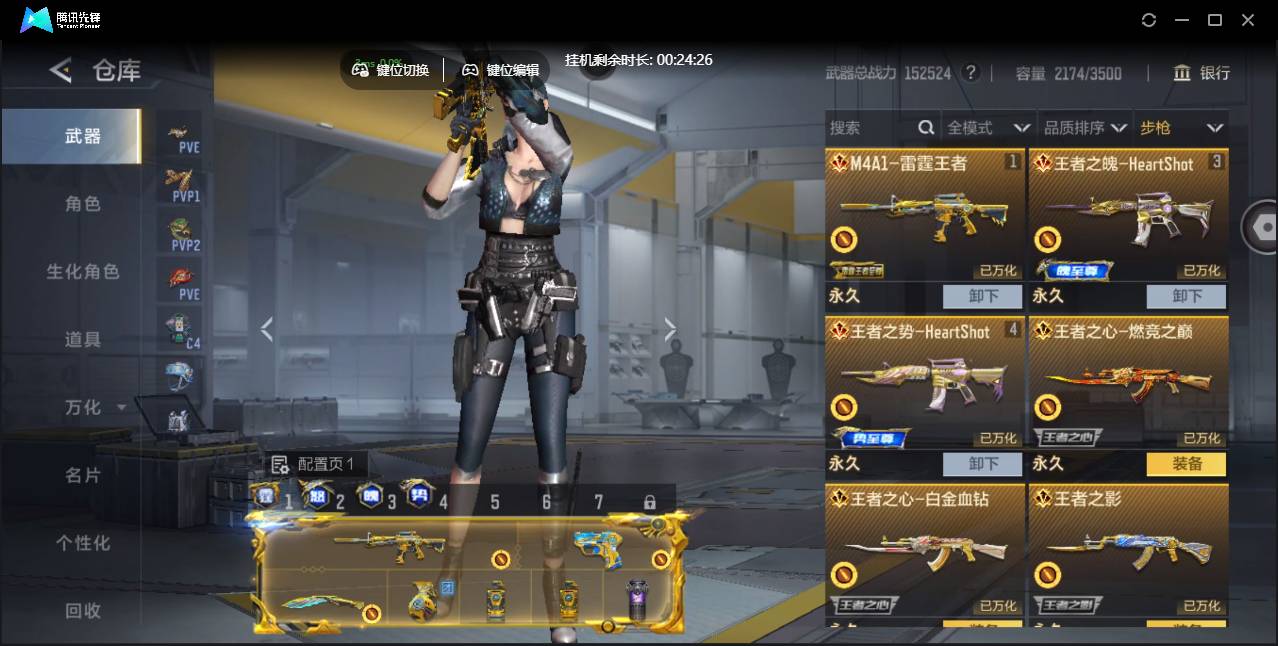Viewport: 1278px width, 646px height.
Task: Equip the 王者之心-燃竞之巅 rifle
Action: [1187, 464]
